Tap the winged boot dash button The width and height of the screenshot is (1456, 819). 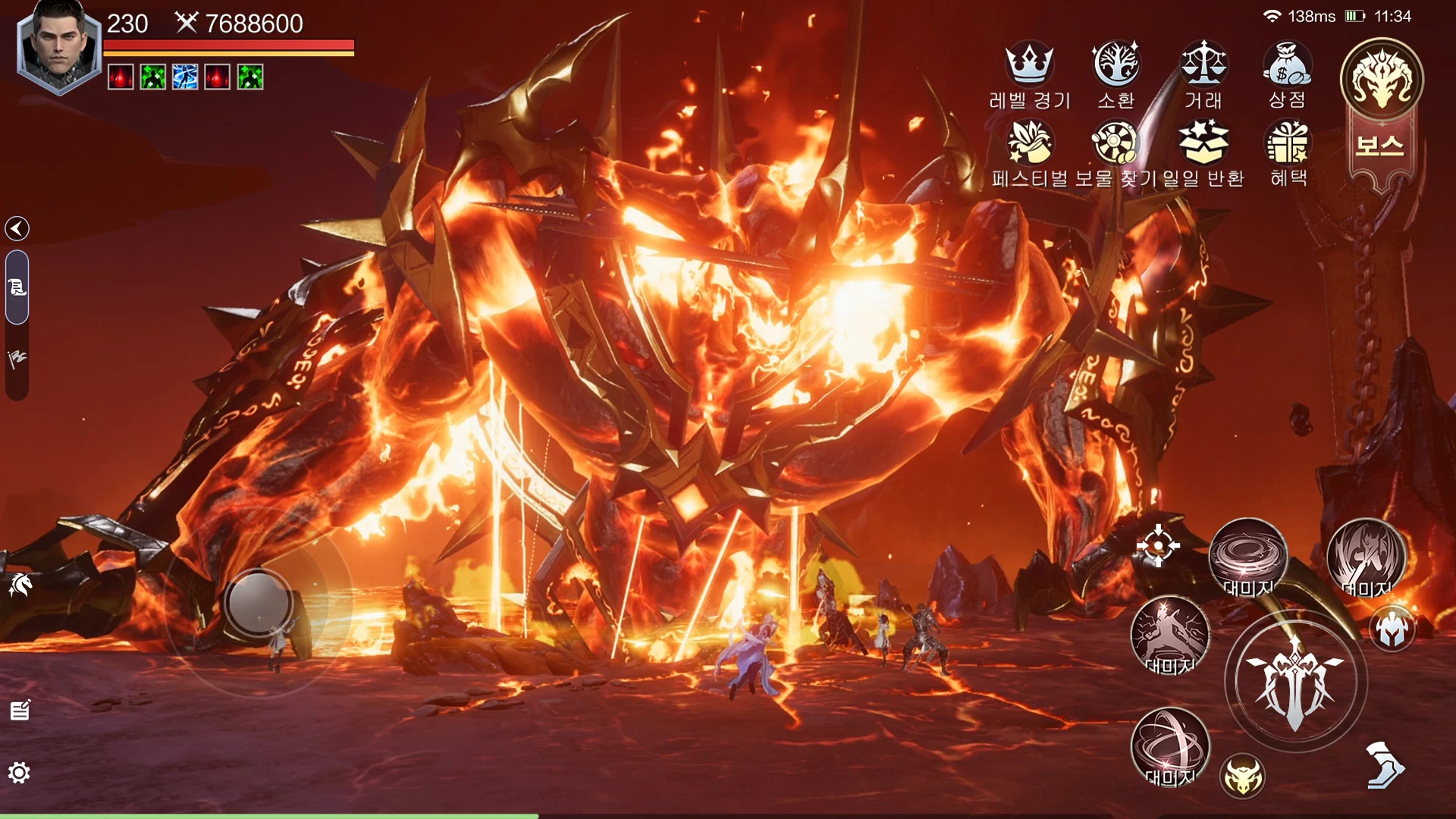(1384, 765)
